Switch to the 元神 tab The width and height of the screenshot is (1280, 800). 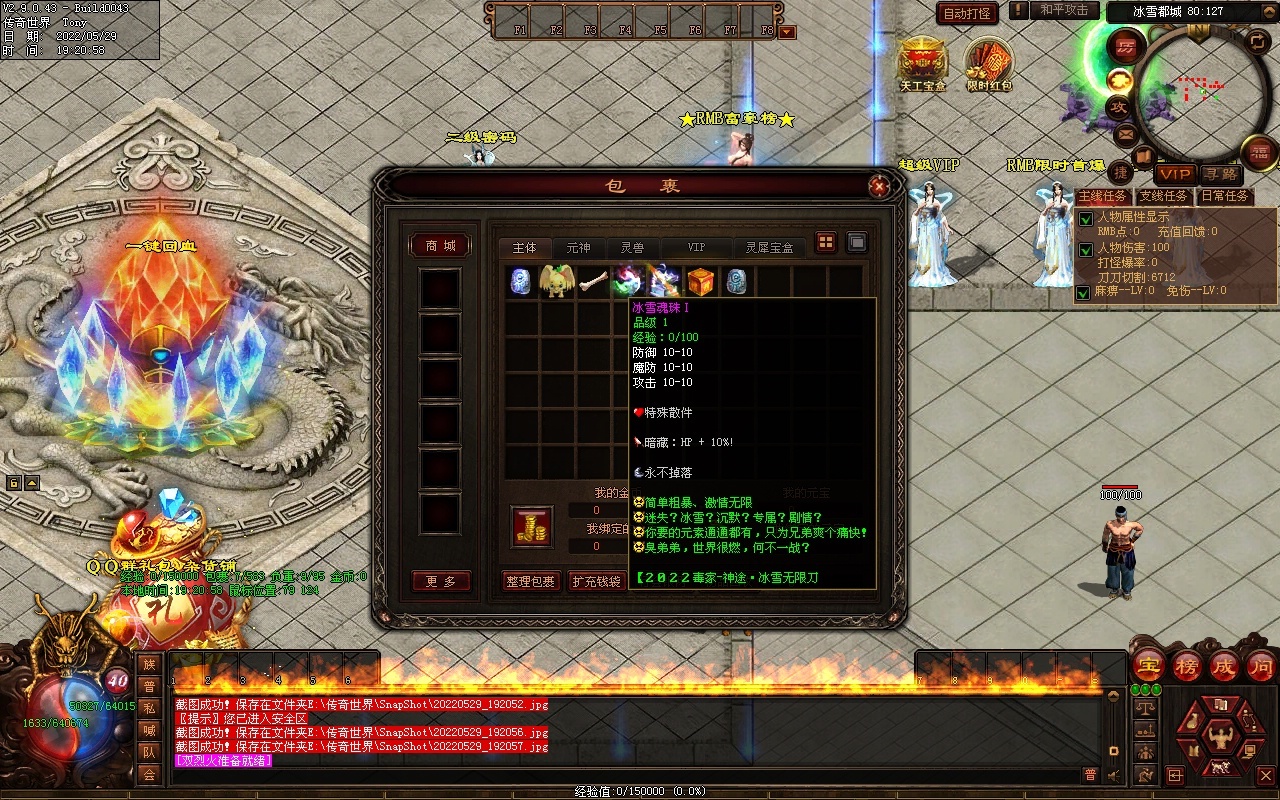click(578, 248)
